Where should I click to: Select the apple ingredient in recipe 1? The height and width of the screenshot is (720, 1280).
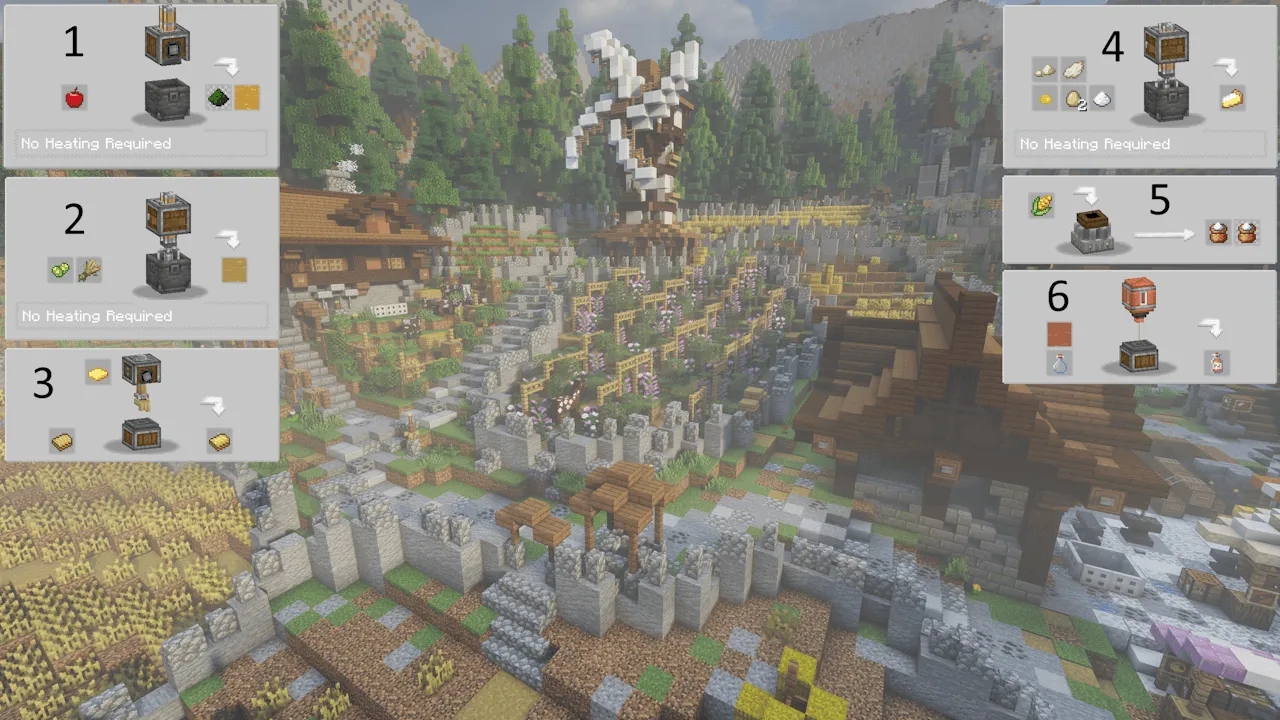point(74,98)
